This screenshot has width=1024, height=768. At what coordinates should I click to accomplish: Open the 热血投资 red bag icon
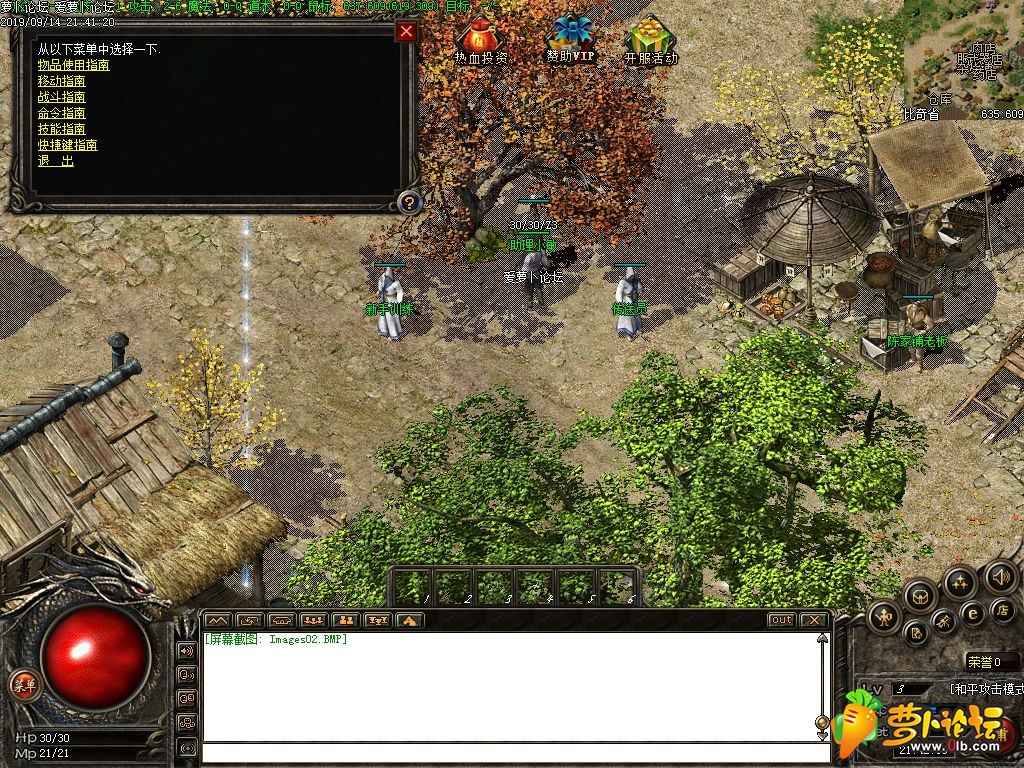(480, 42)
